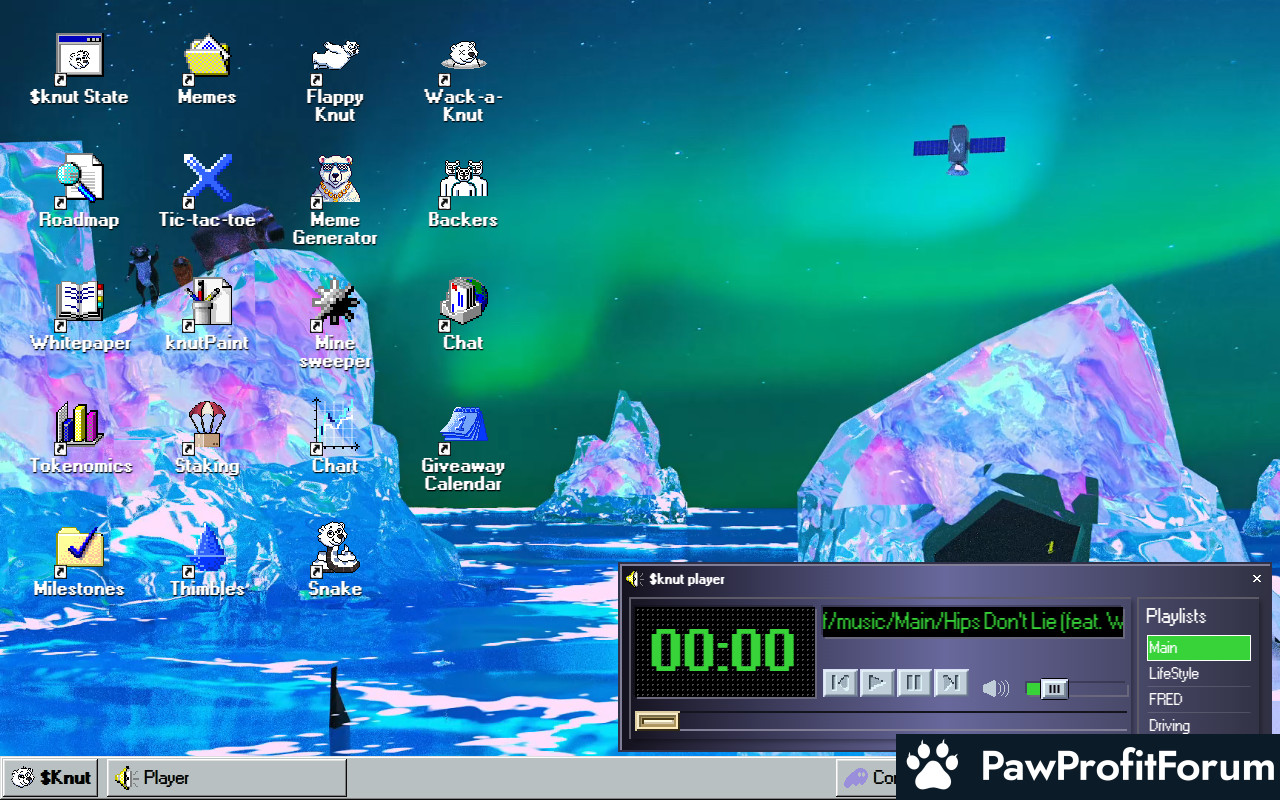Open the Memes folder icon
The width and height of the screenshot is (1280, 800).
tap(207, 58)
